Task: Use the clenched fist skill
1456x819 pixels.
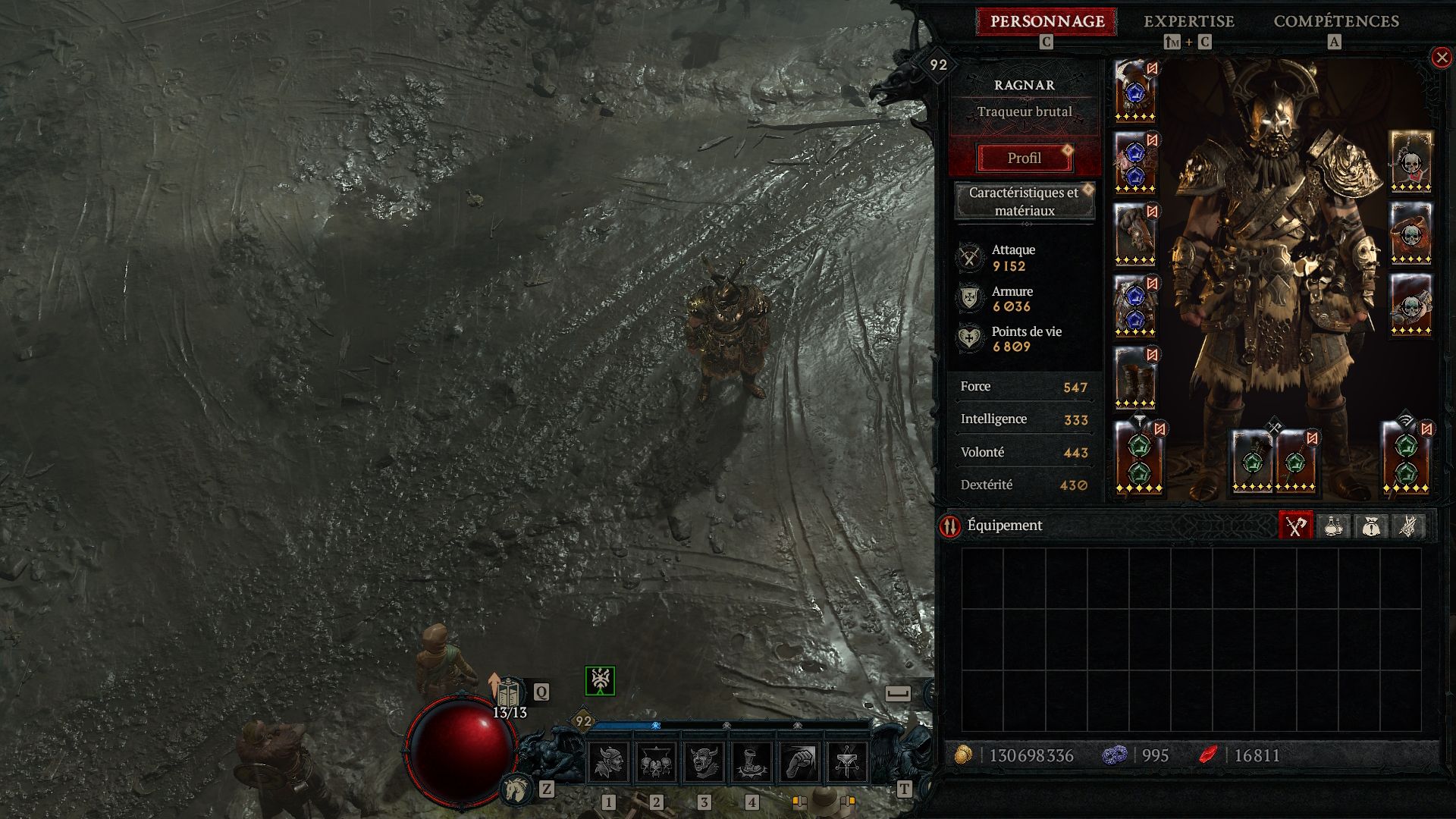Action: 799,762
